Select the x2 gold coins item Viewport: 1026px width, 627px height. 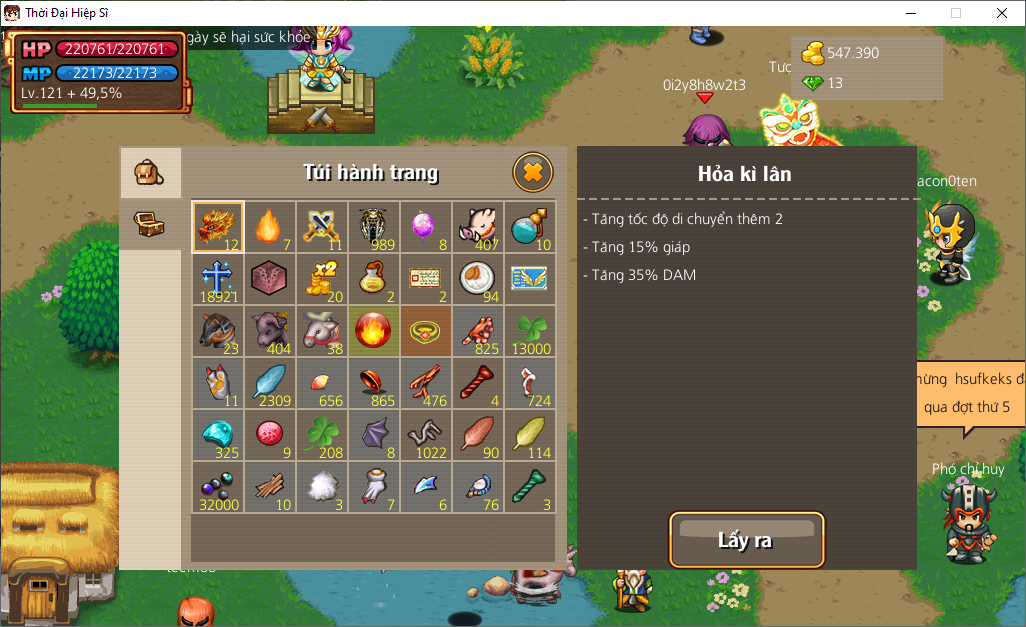322,279
